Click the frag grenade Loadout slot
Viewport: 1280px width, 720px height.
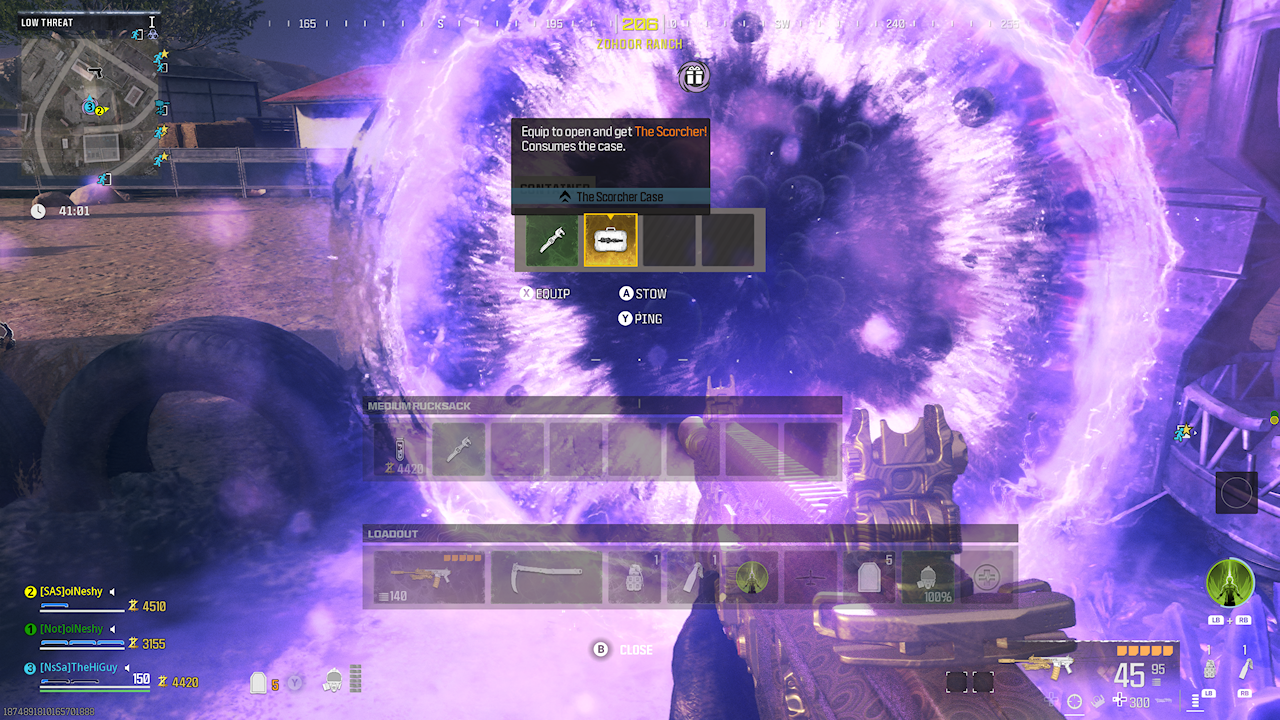tap(633, 576)
